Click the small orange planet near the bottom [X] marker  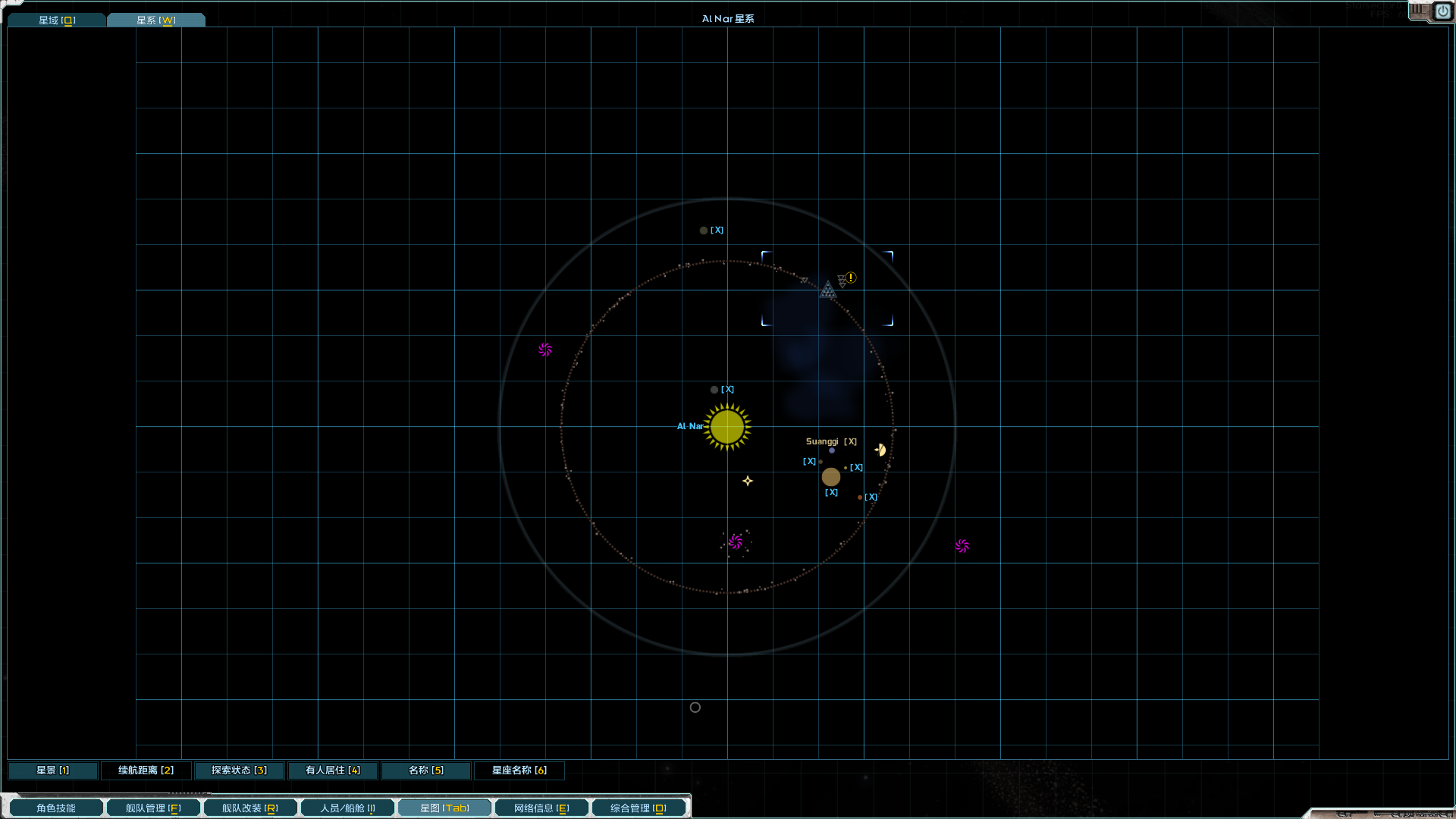tap(859, 497)
